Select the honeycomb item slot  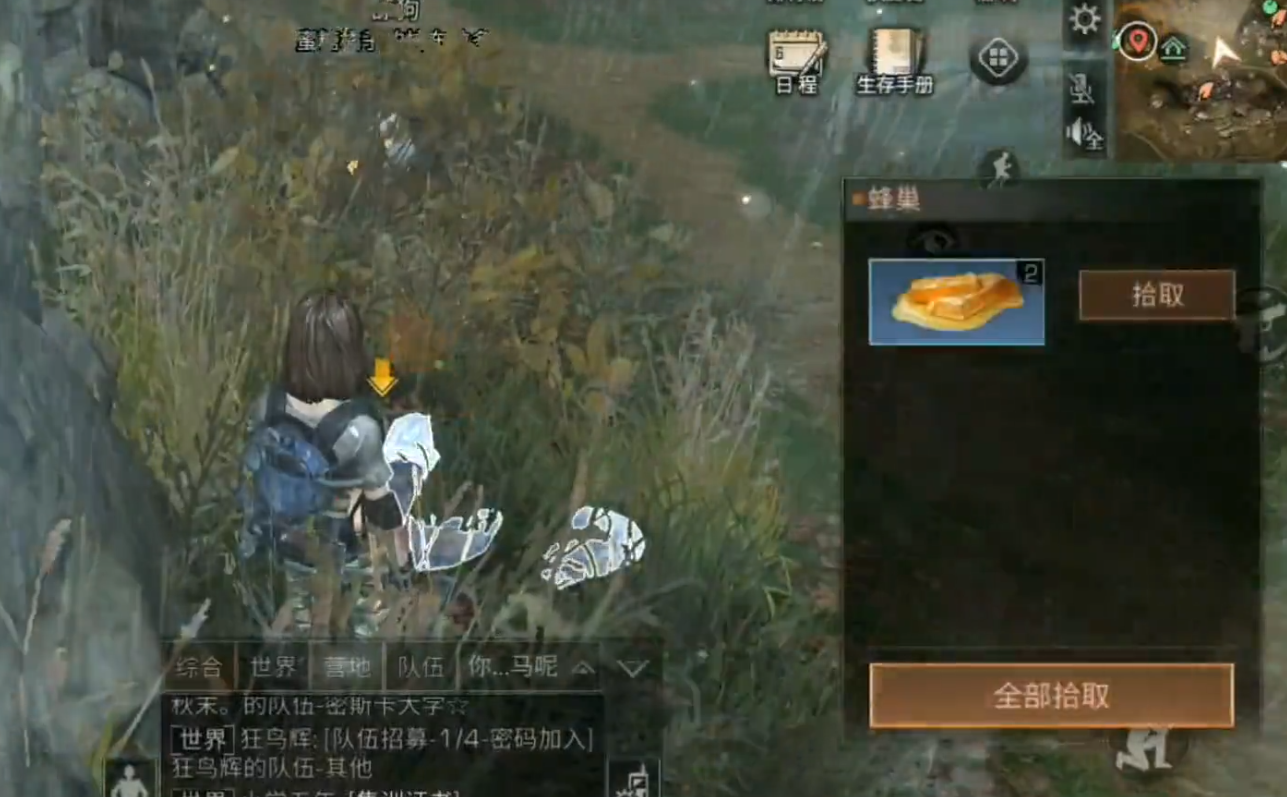point(956,302)
